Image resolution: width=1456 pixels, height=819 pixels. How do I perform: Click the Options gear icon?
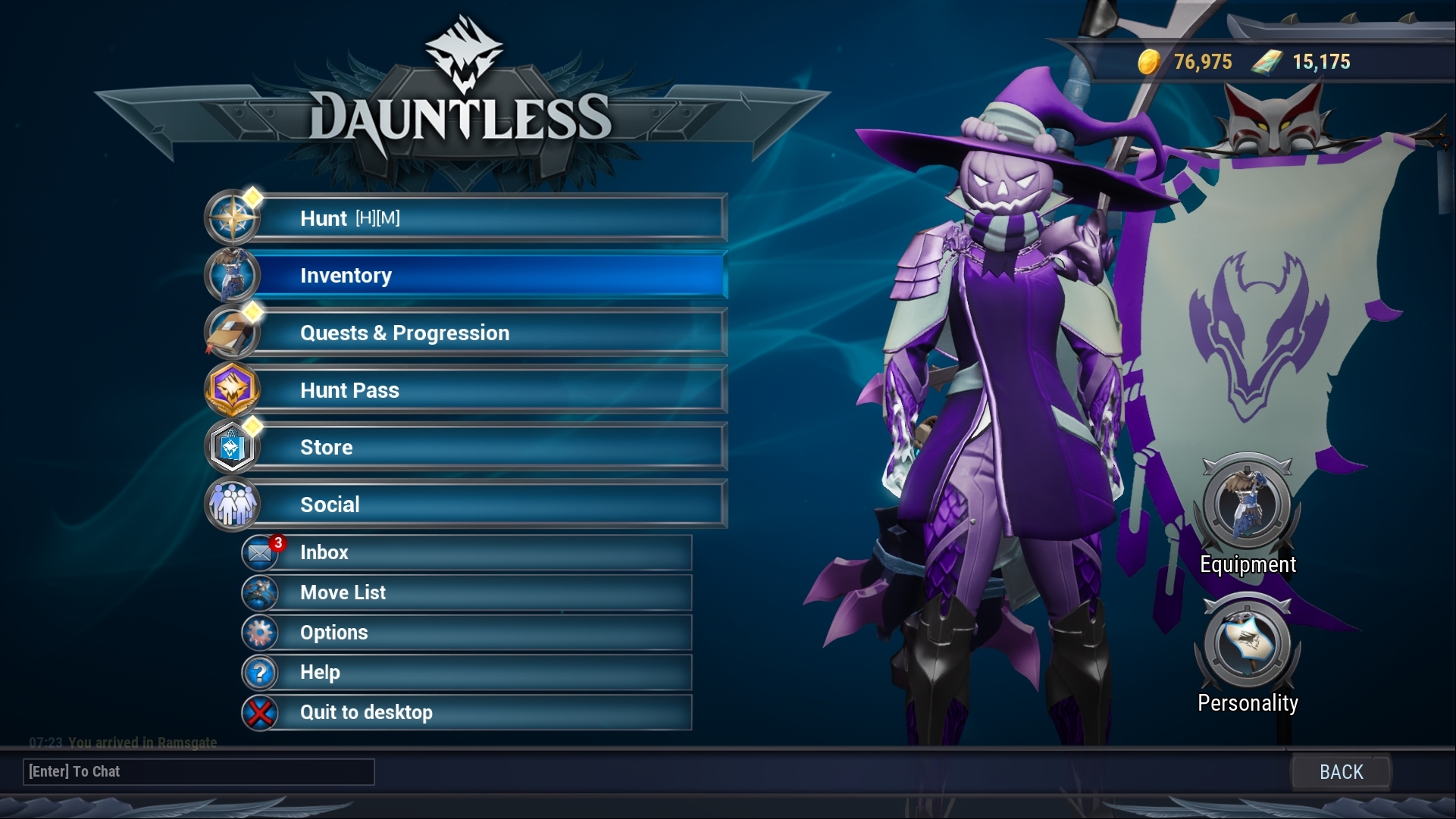[260, 633]
